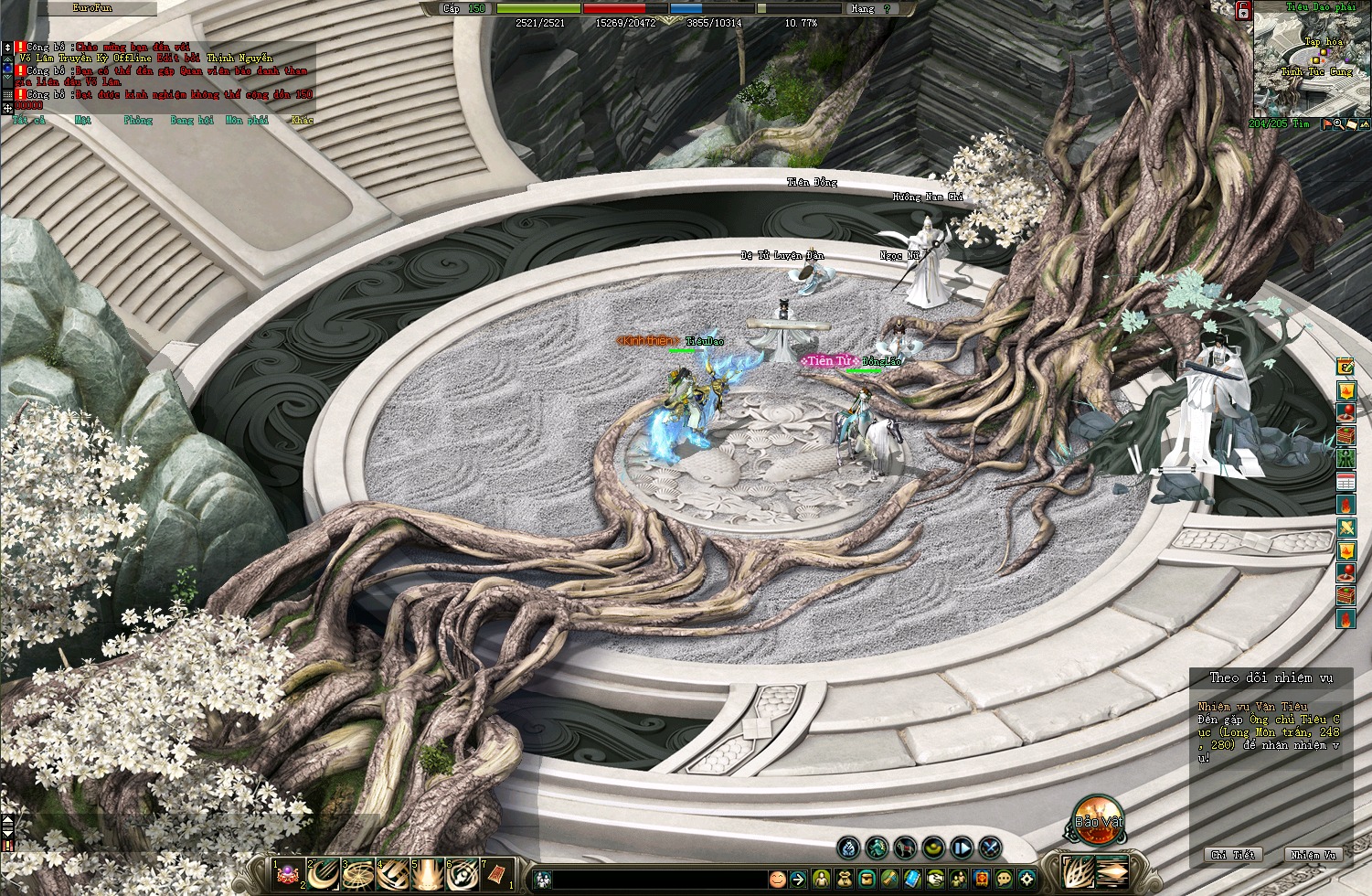Click the crossed swords round button
The width and height of the screenshot is (1372, 896).
(991, 848)
